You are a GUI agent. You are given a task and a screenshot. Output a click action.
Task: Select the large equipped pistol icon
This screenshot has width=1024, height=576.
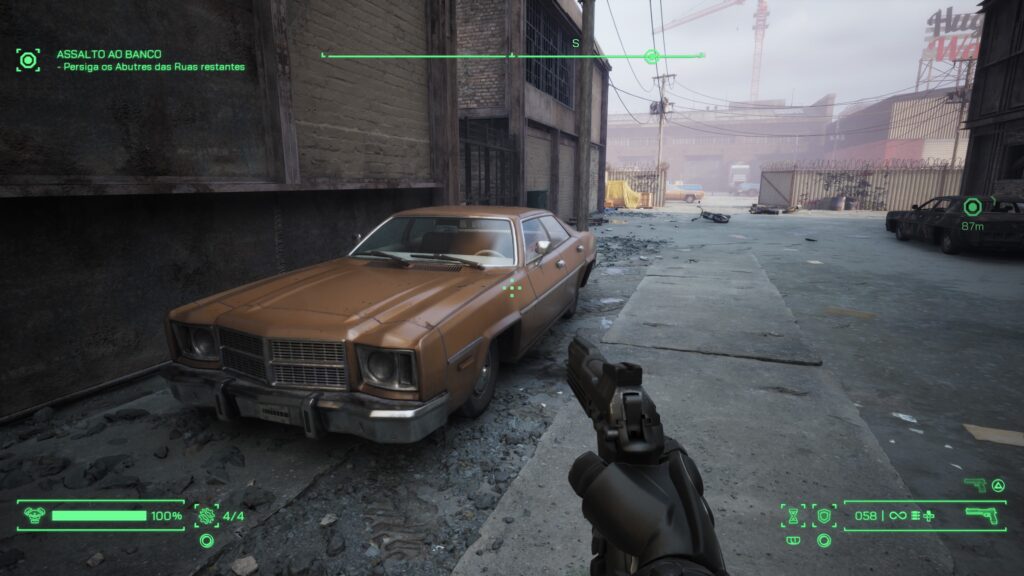(983, 516)
